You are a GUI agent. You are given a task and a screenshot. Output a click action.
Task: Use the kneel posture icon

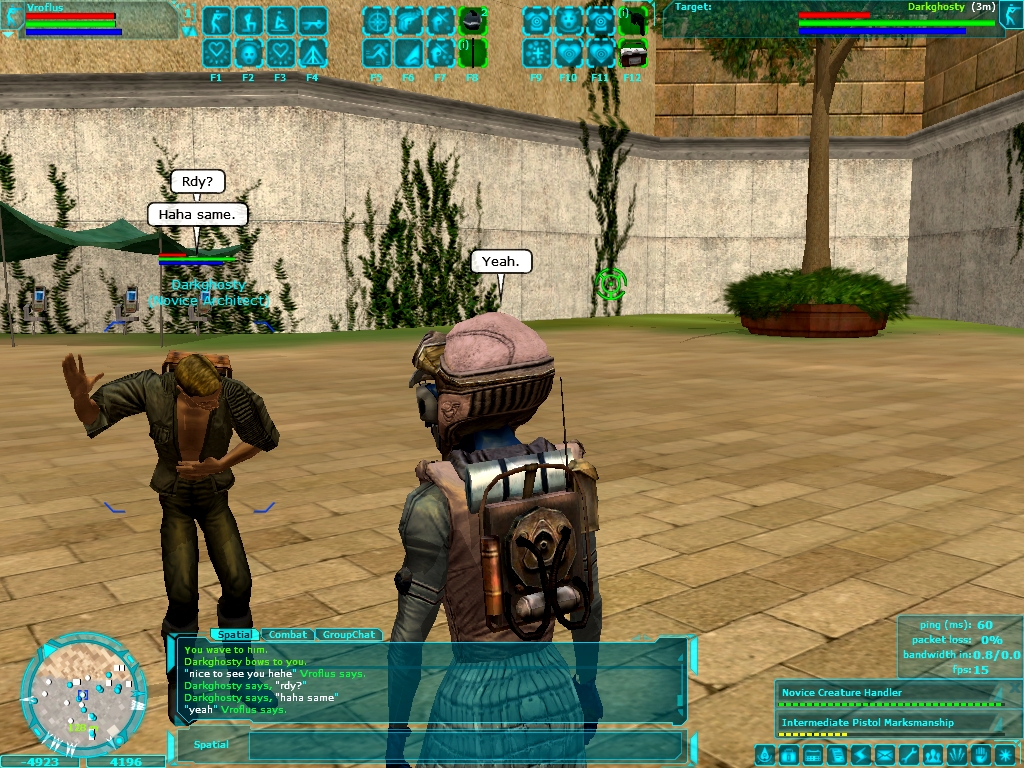249,20
